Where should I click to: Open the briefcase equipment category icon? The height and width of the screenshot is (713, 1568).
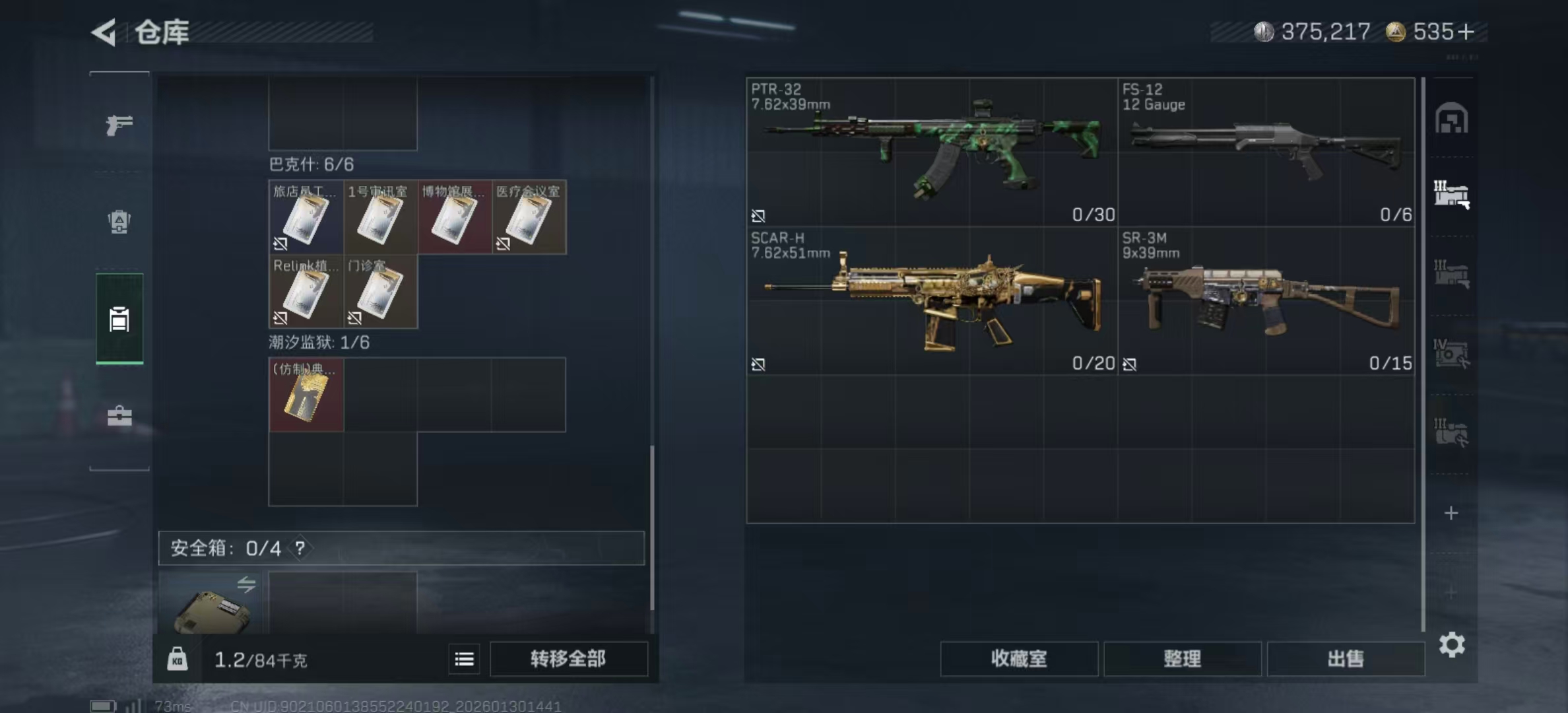pos(119,416)
